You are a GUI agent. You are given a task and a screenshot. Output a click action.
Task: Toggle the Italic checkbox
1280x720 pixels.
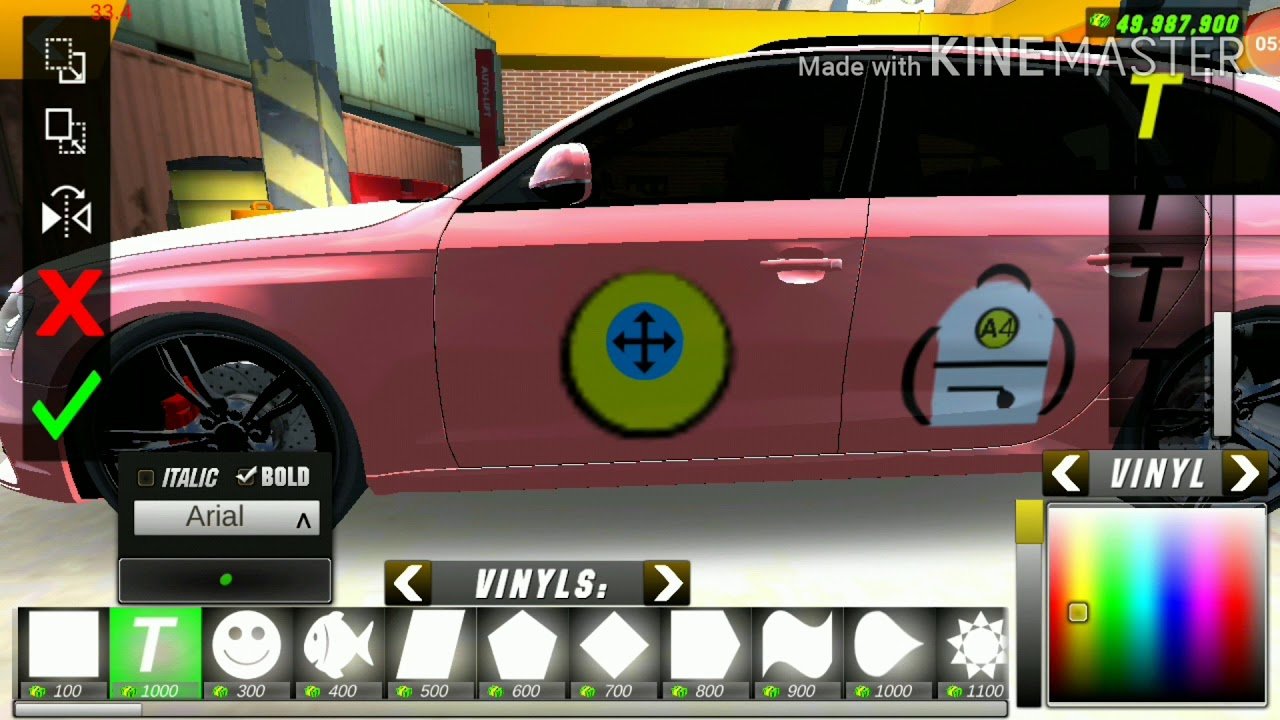[x=147, y=478]
